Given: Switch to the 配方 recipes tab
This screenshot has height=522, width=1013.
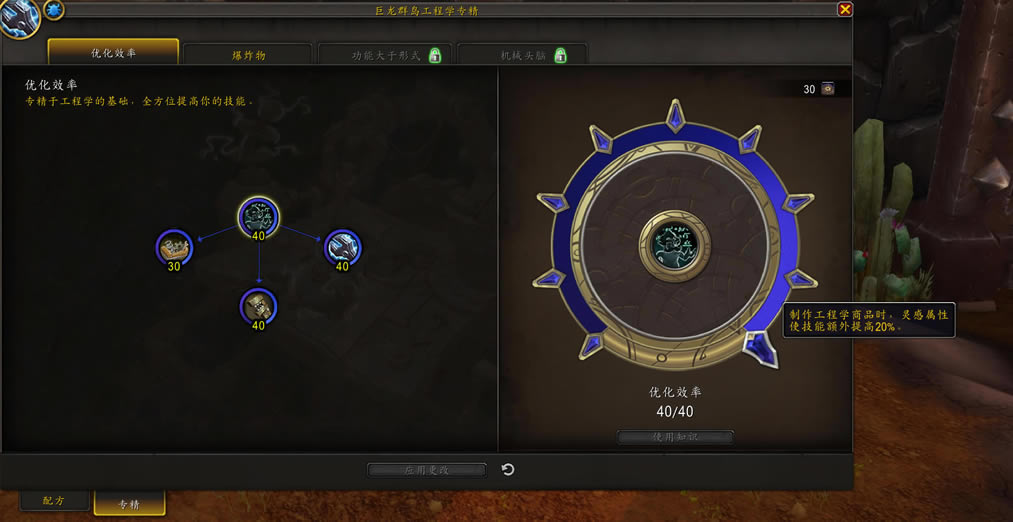Looking at the screenshot, I should pos(53,500).
